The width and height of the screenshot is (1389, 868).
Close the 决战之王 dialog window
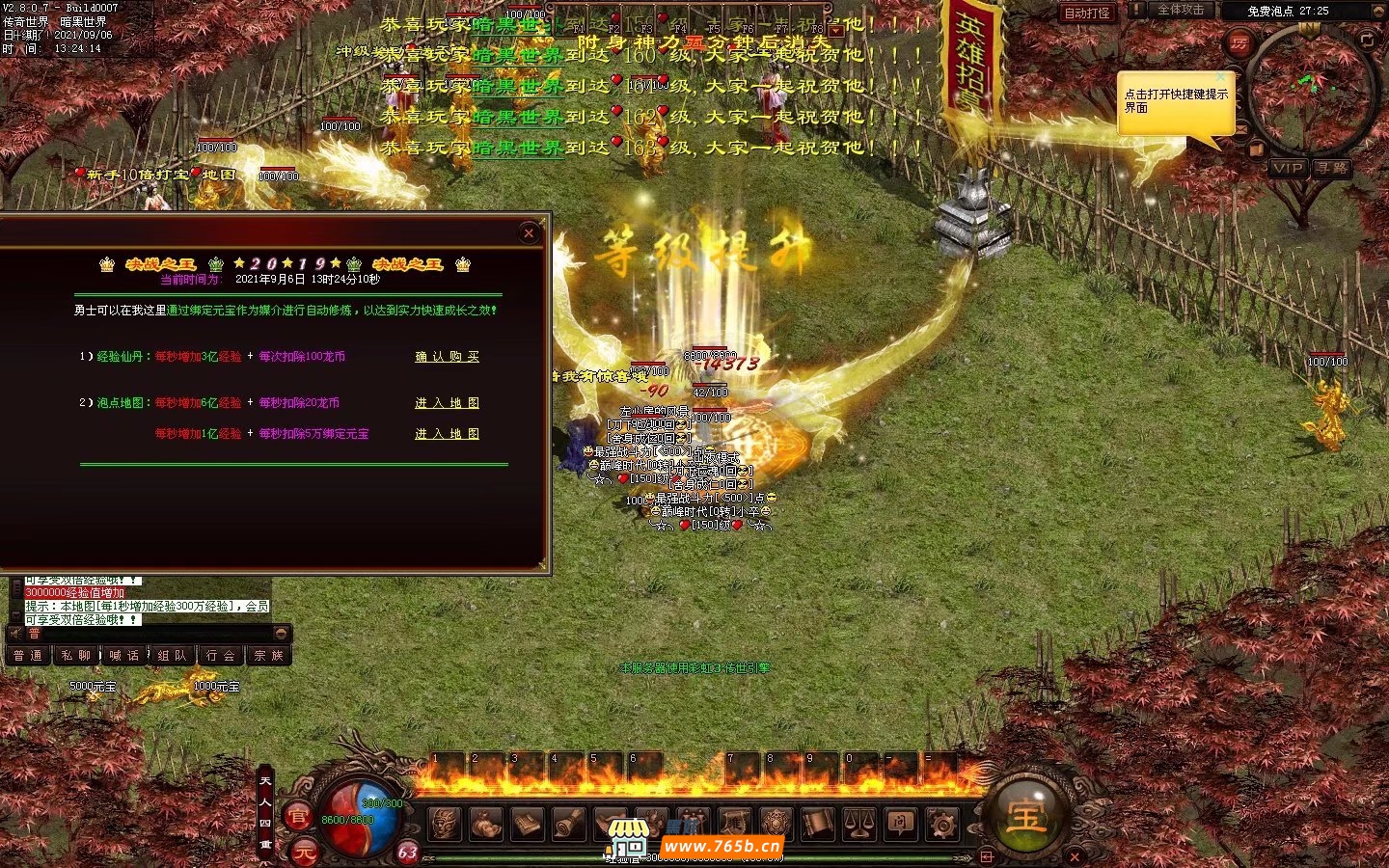pyautogui.click(x=529, y=232)
